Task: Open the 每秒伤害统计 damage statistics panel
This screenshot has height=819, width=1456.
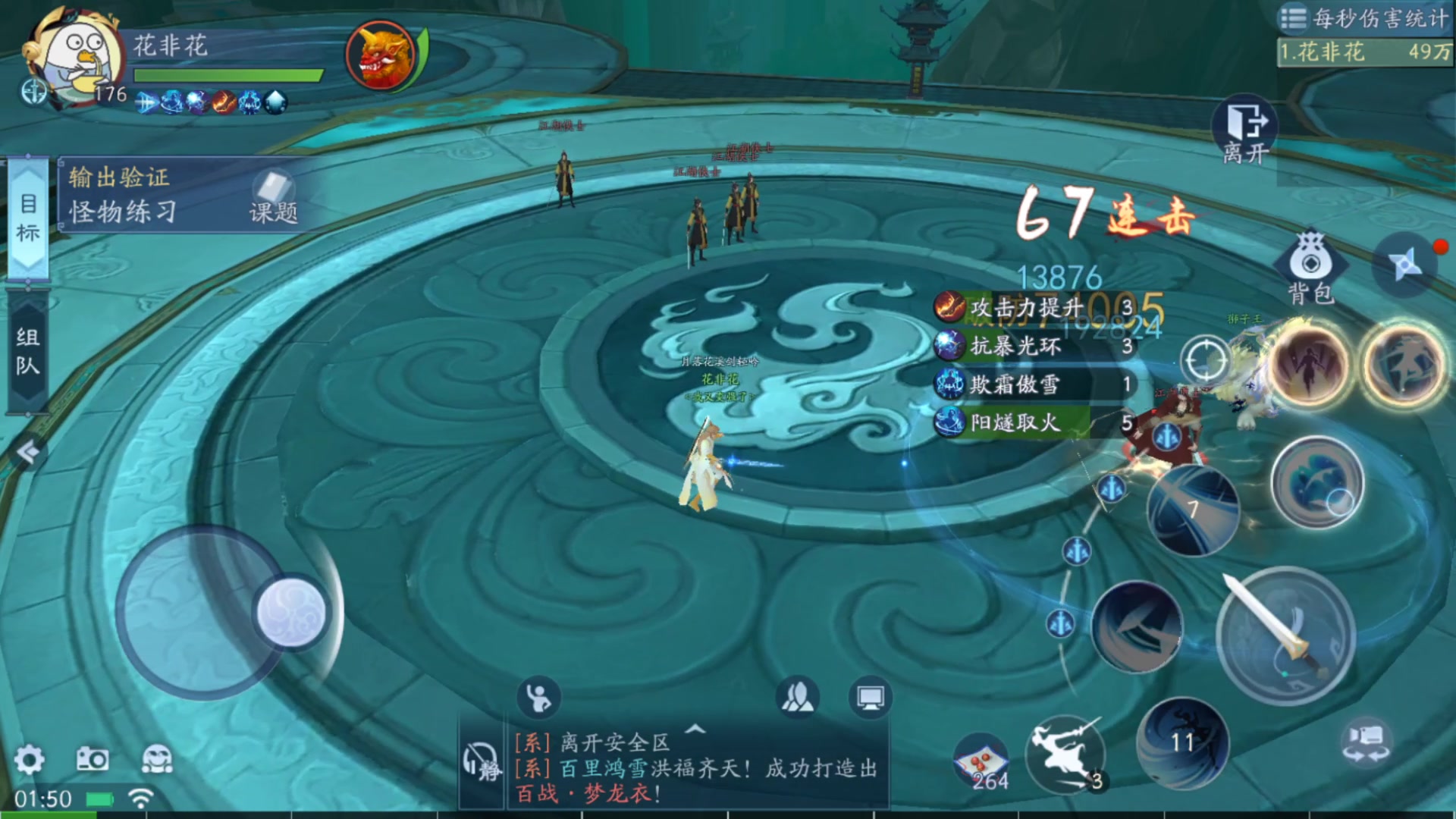Action: point(1365,18)
